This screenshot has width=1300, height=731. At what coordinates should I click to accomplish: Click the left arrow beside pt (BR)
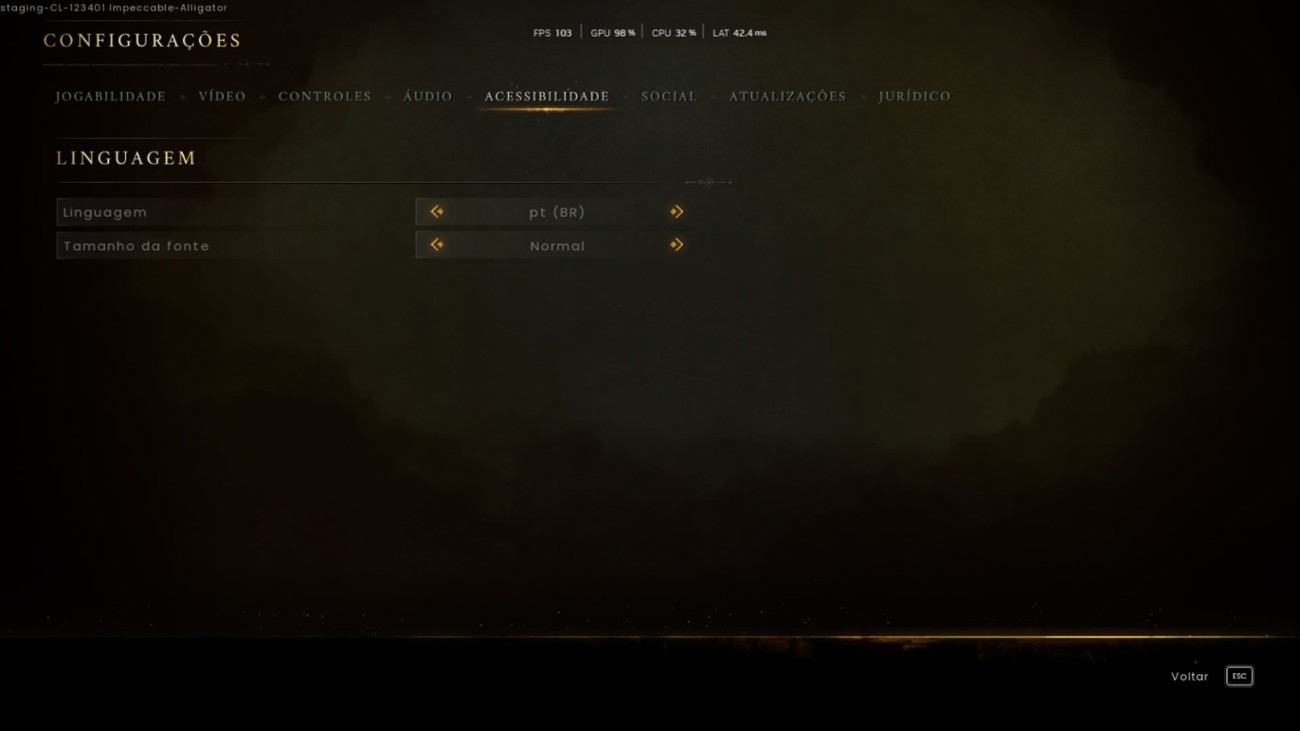point(436,211)
